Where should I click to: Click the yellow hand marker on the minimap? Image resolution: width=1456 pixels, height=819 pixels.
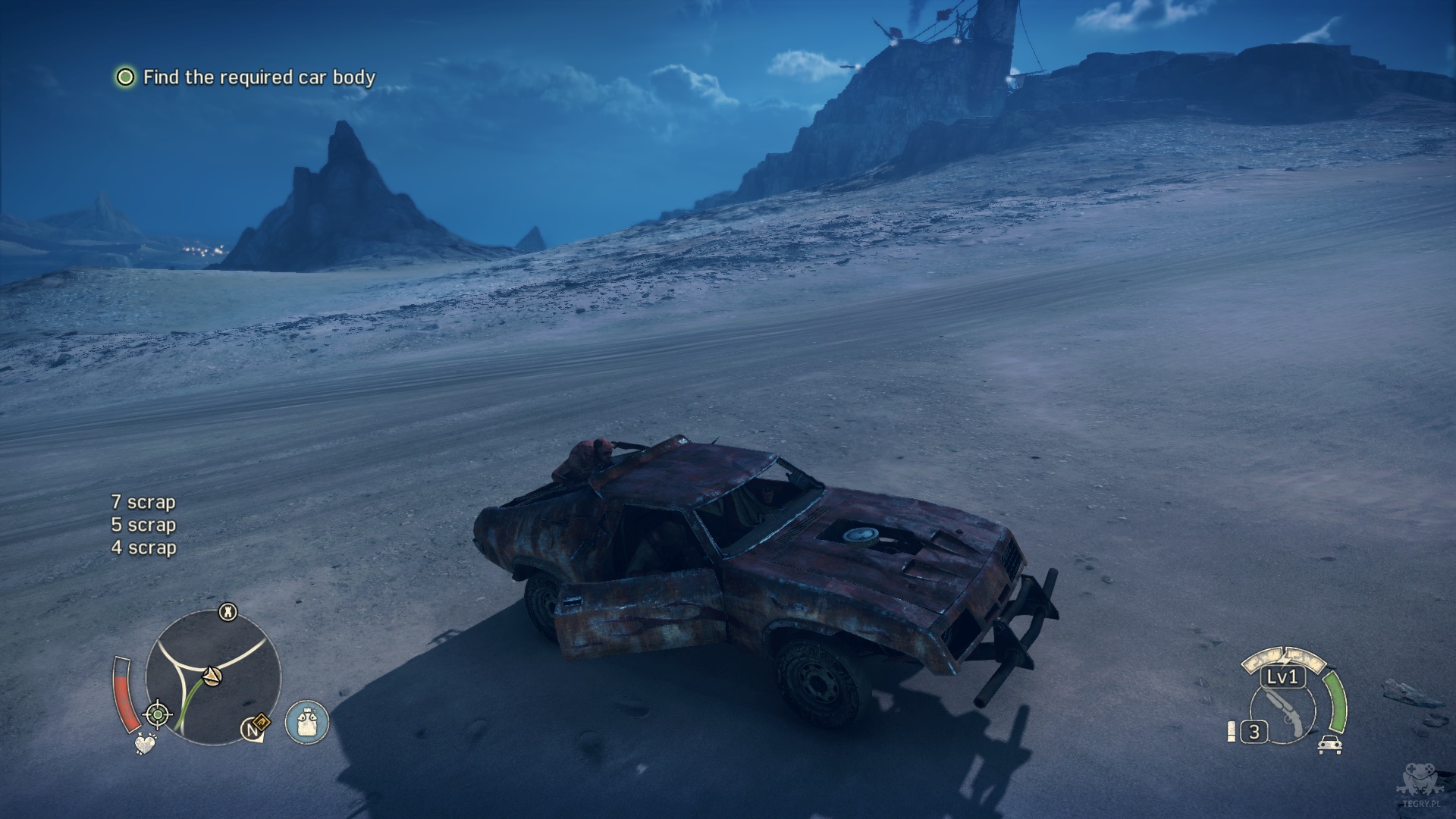(260, 723)
